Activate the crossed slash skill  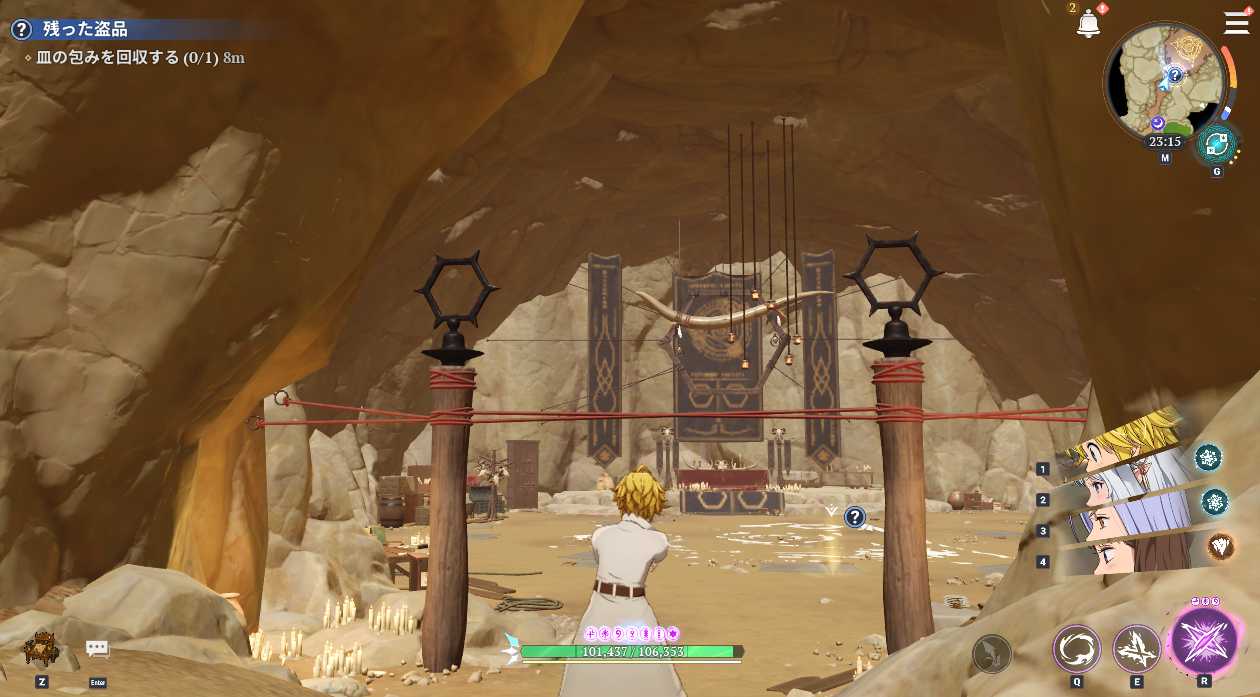tap(1137, 648)
